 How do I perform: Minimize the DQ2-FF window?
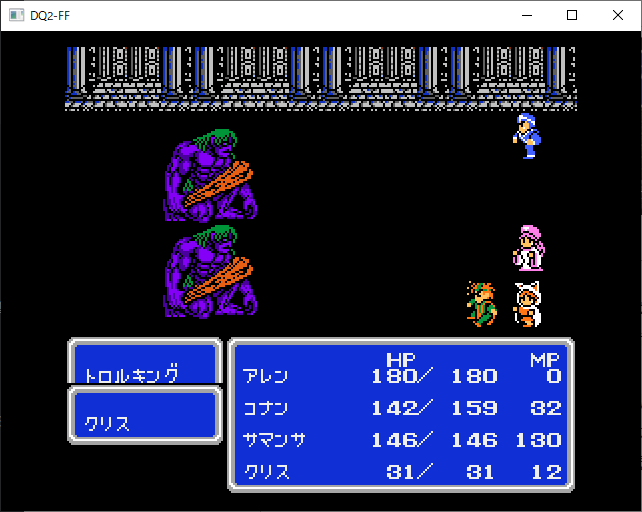[526, 15]
